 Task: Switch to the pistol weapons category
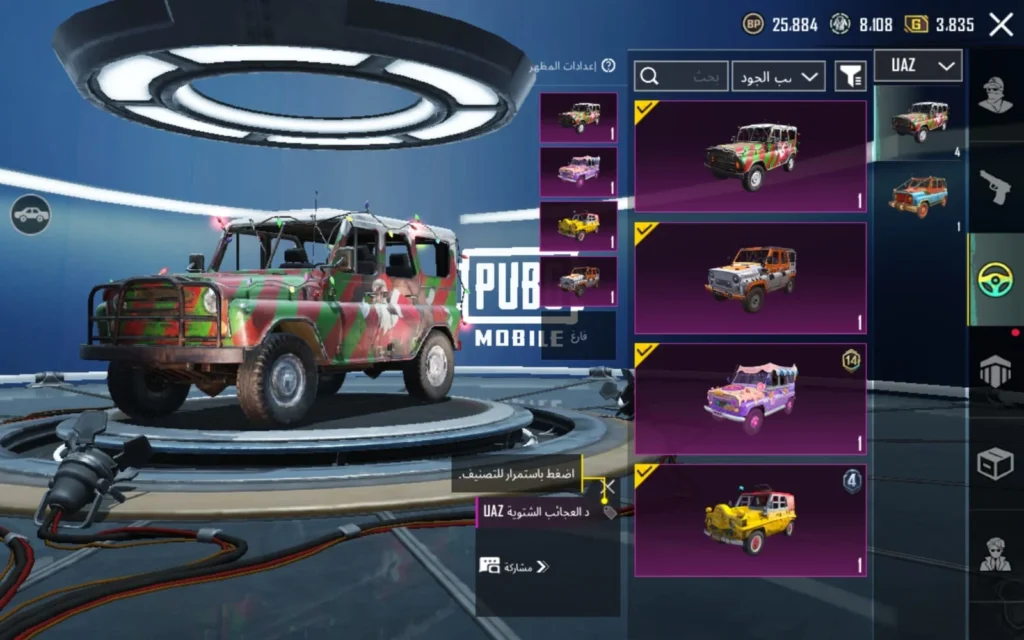click(x=995, y=187)
